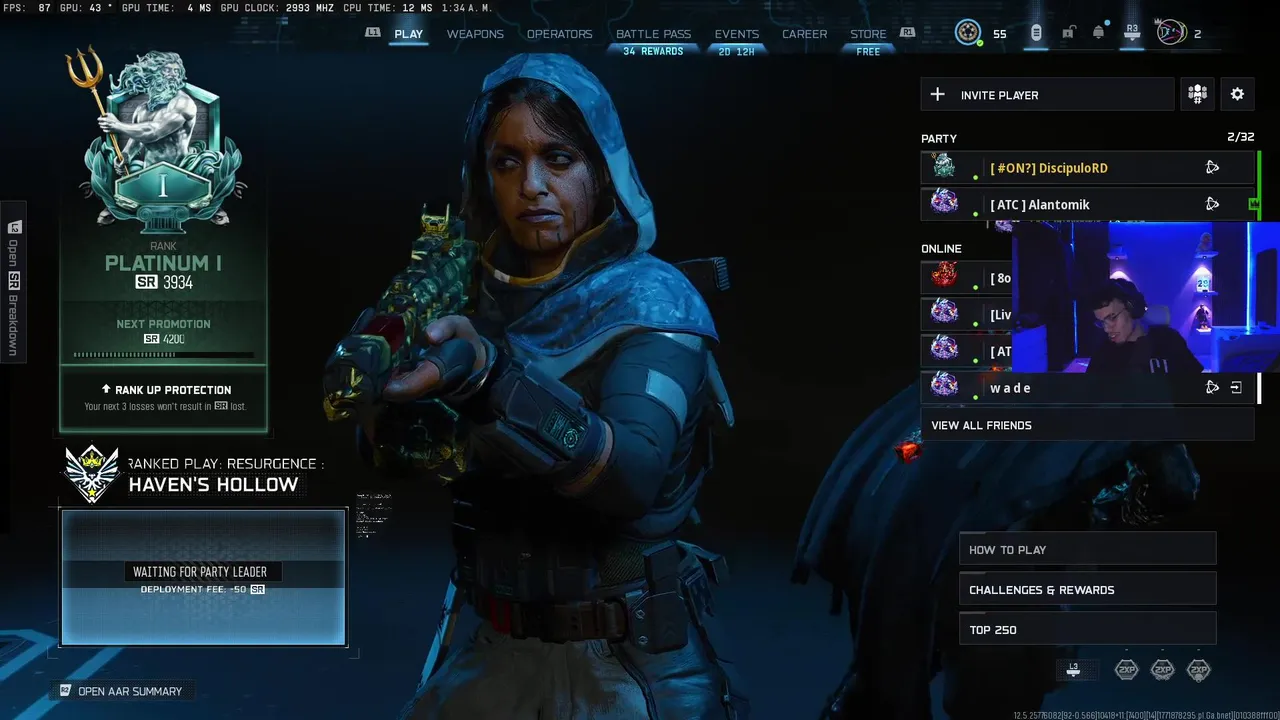1280x720 pixels.
Task: Open the settings gear icon
Action: point(1237,94)
